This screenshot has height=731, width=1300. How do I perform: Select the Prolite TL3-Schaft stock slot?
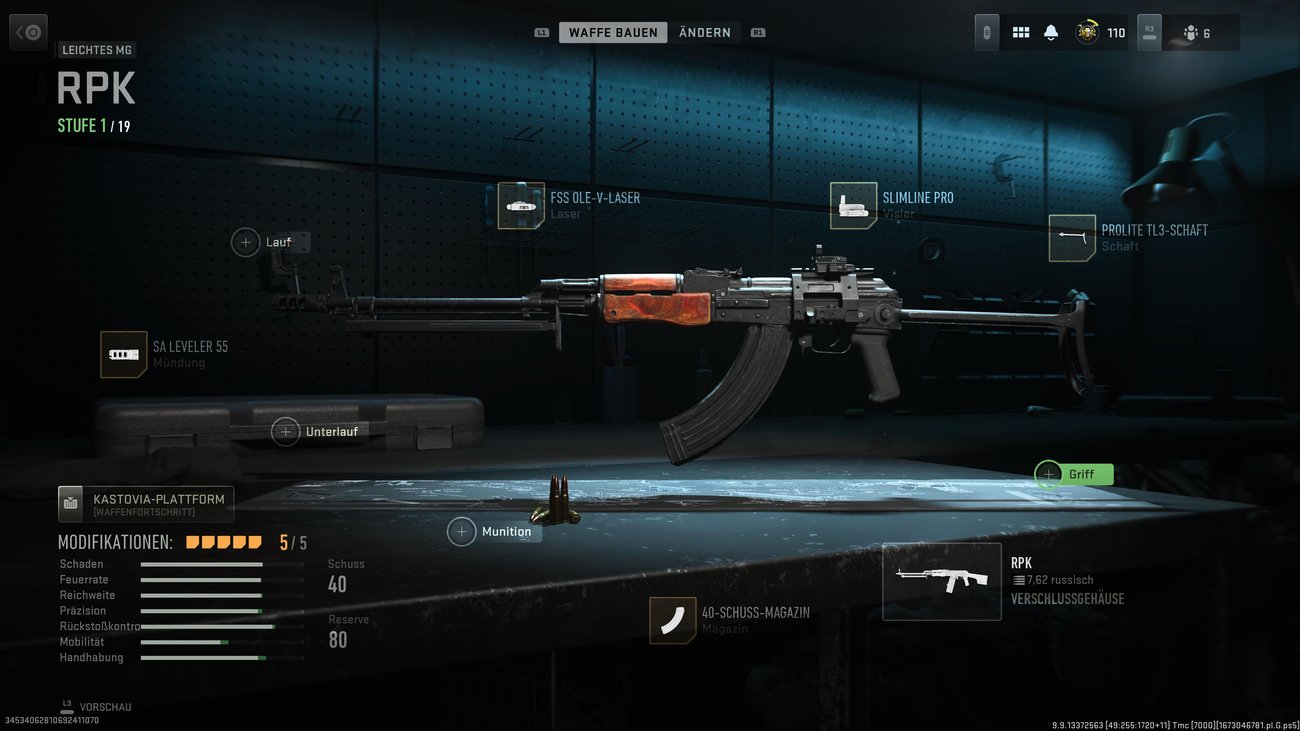(x=1072, y=238)
